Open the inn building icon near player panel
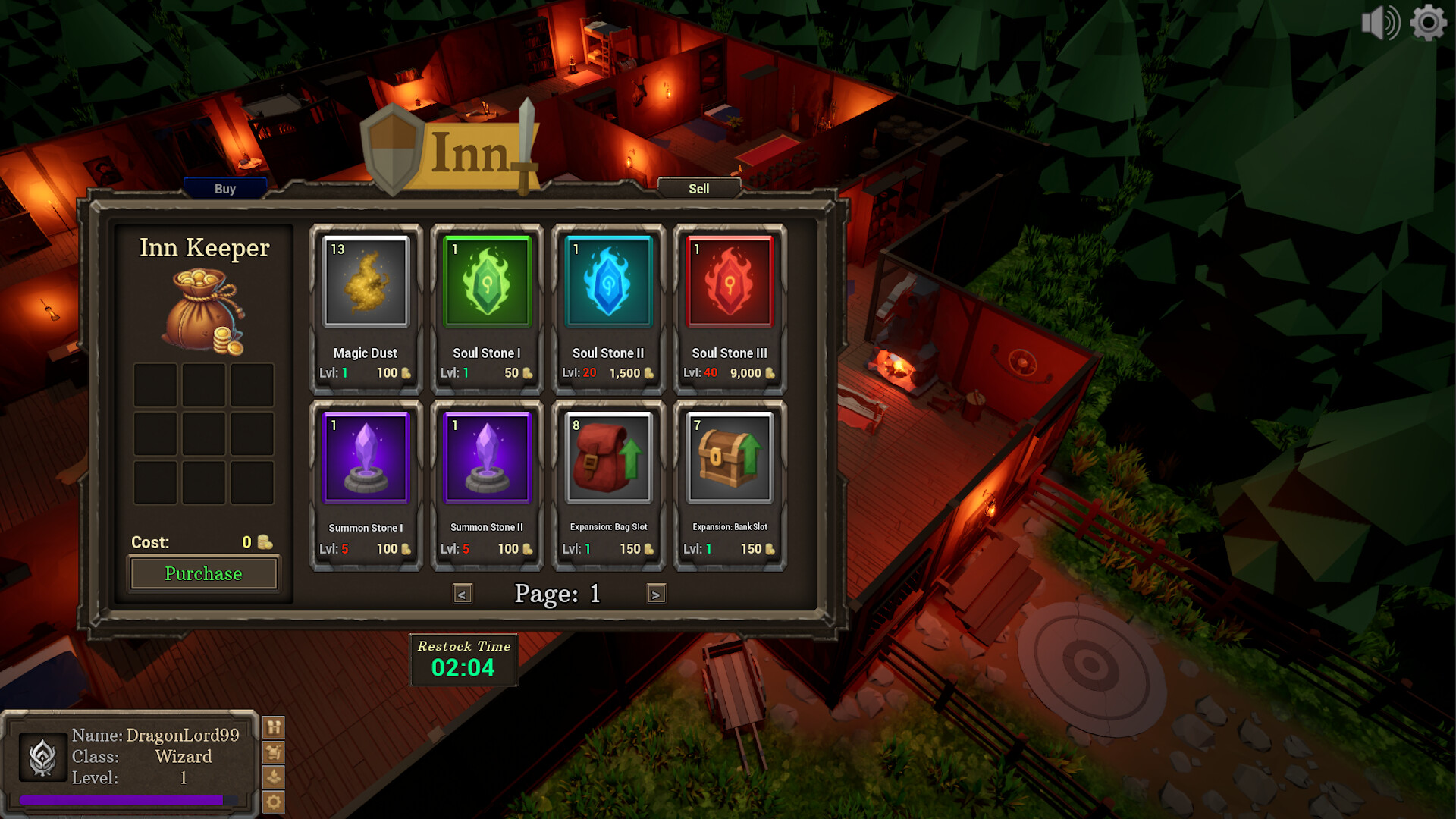Image resolution: width=1456 pixels, height=819 pixels. 273,726
